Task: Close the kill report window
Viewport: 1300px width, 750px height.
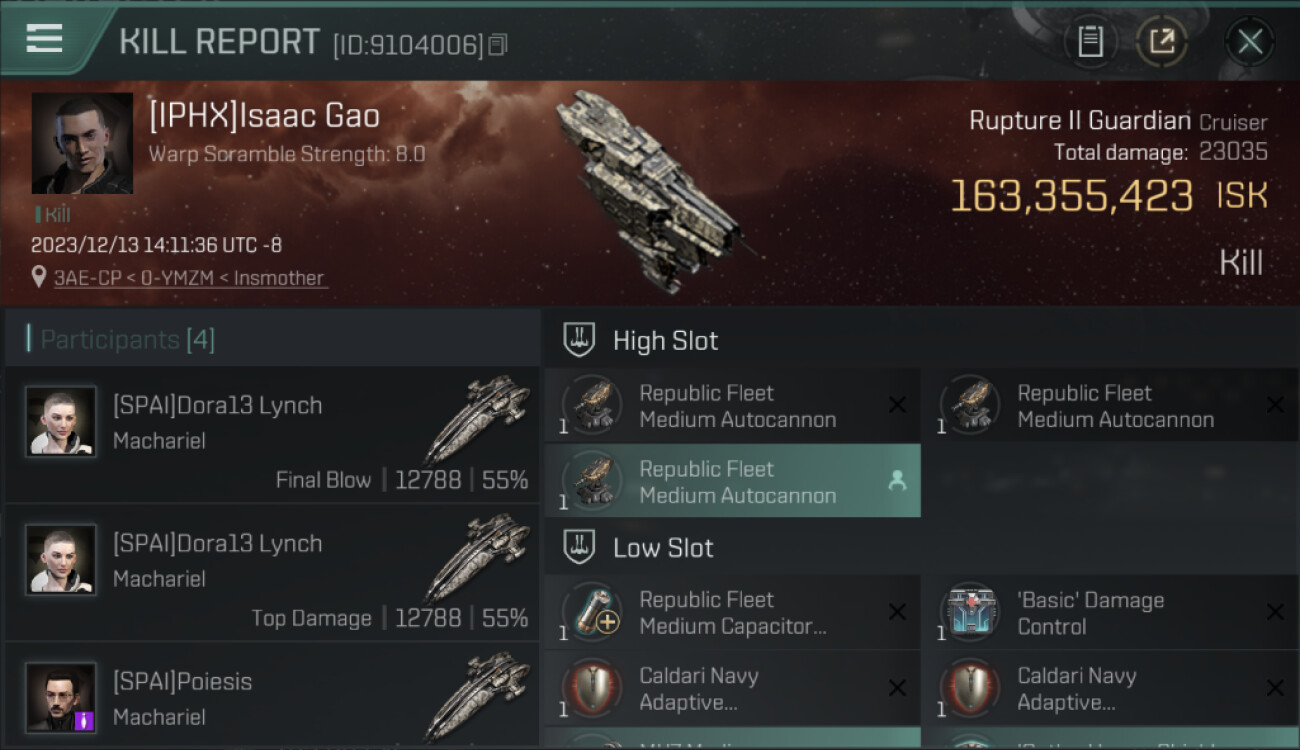Action: pos(1249,41)
